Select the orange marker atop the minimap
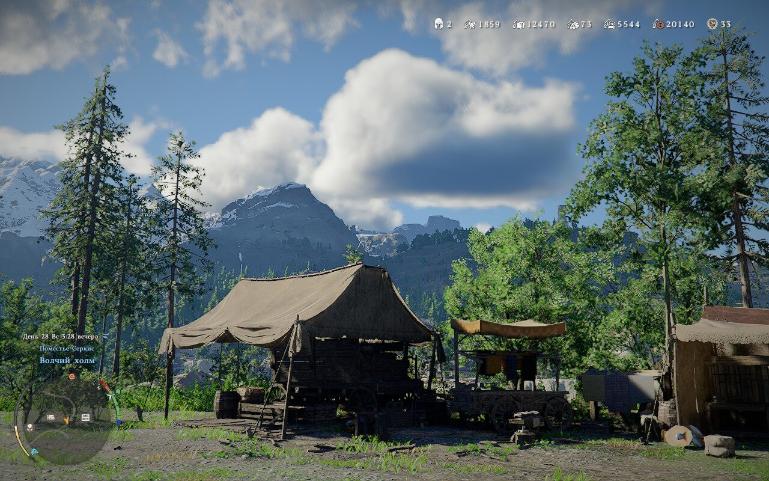769x481 pixels. (x=70, y=378)
